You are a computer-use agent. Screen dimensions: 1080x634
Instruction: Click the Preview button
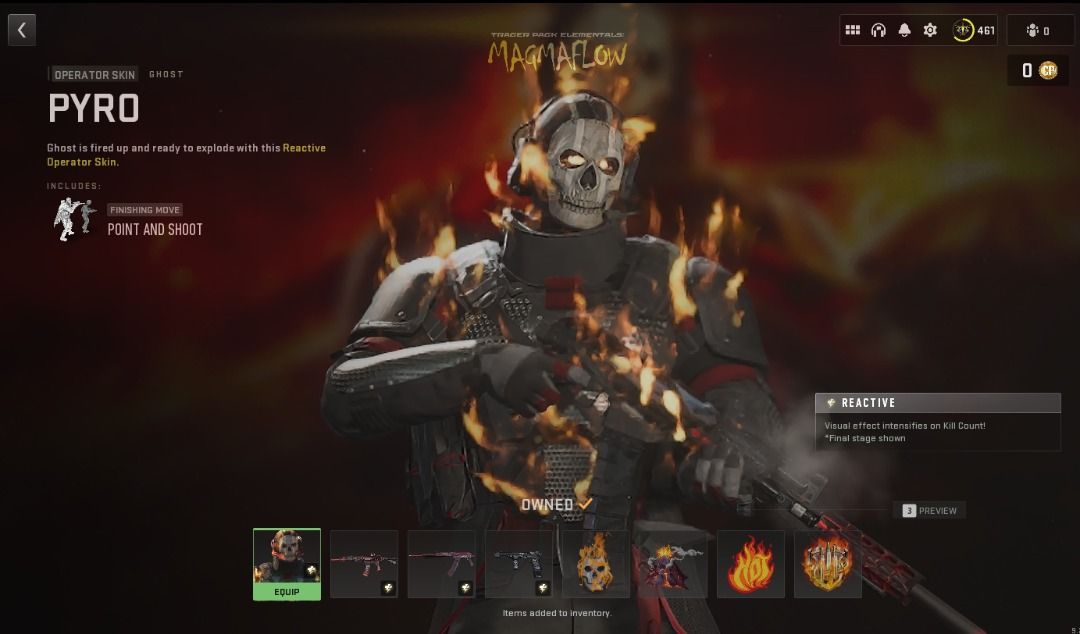coord(930,511)
